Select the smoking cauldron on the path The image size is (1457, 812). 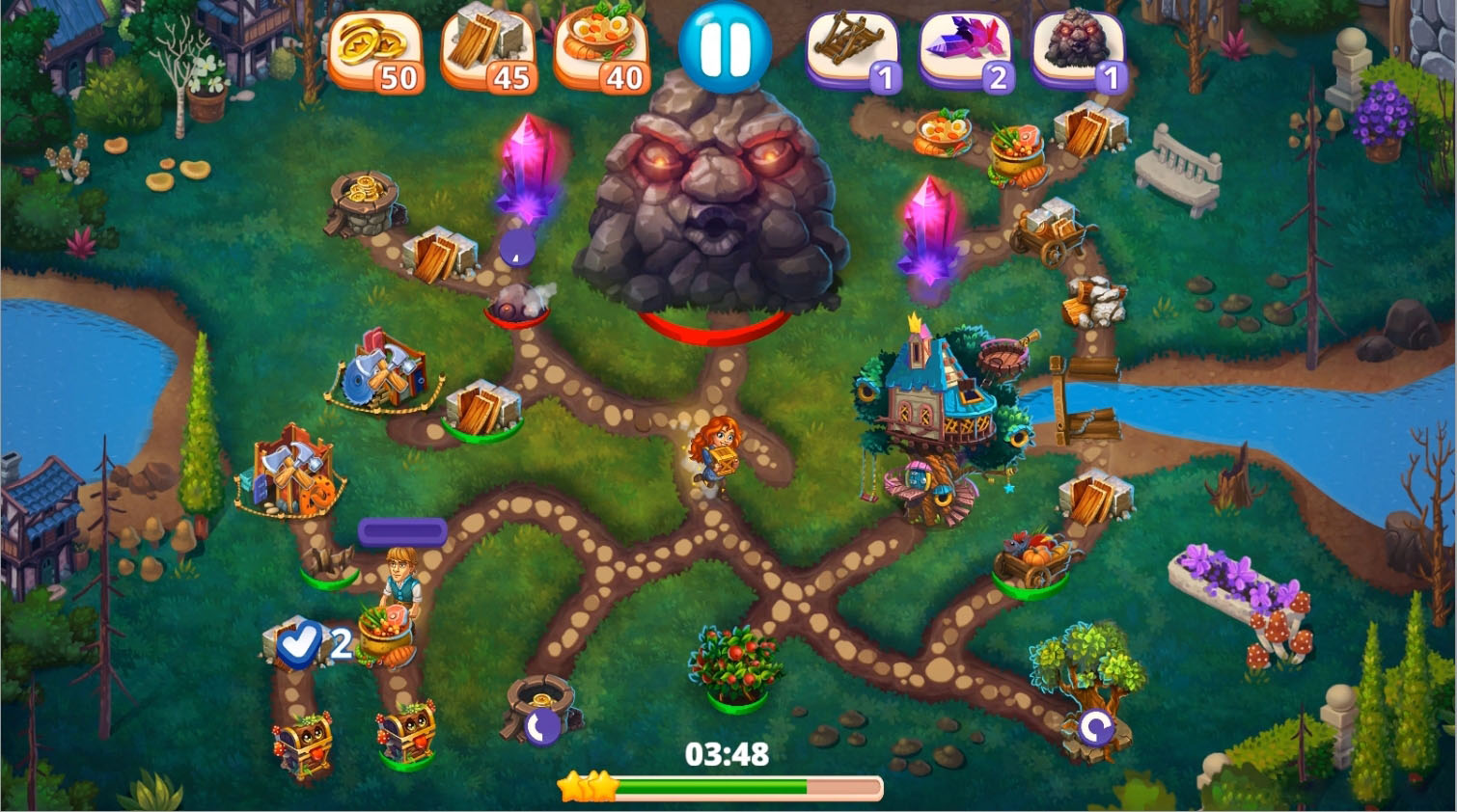coord(518,307)
